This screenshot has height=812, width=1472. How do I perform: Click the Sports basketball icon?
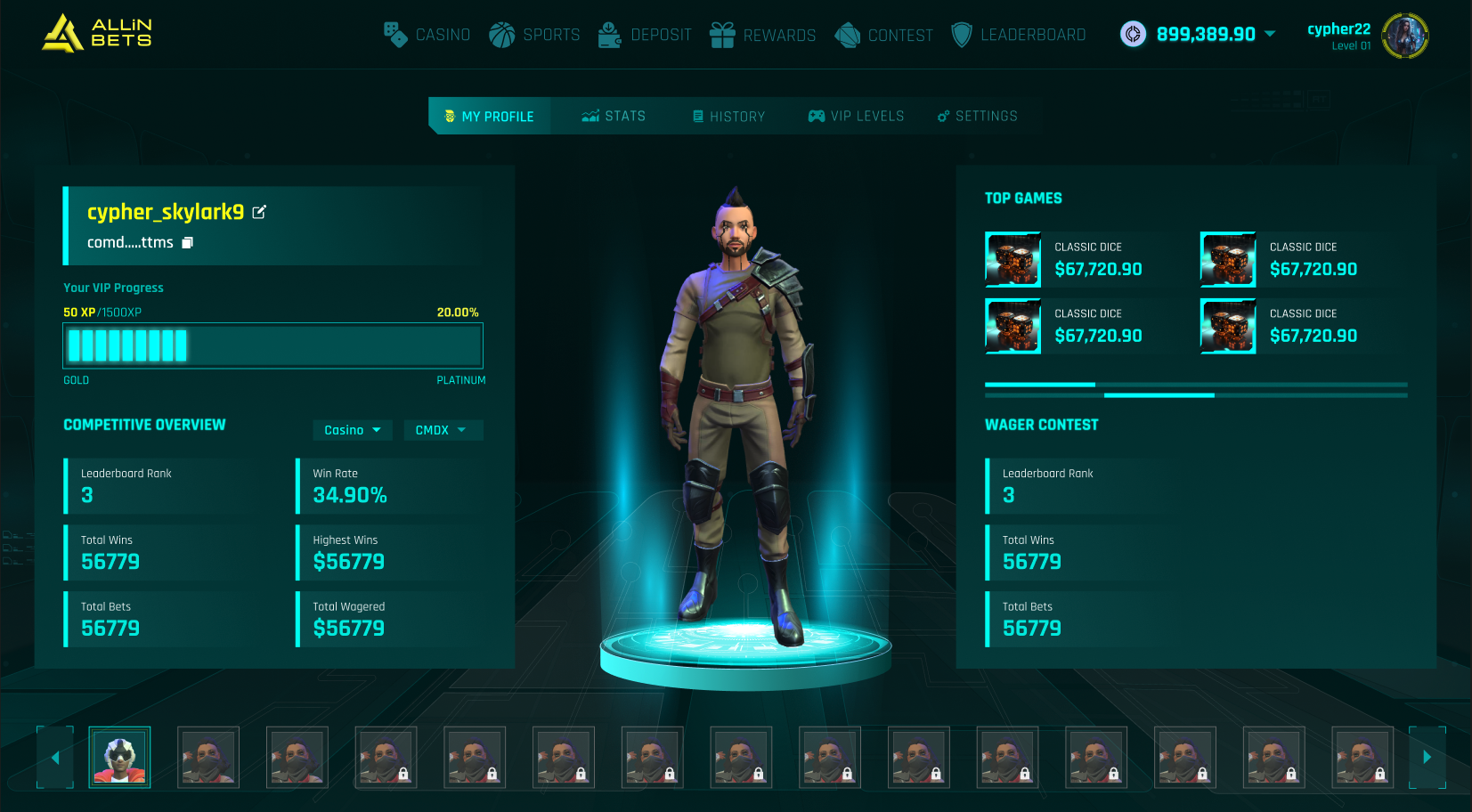point(501,35)
